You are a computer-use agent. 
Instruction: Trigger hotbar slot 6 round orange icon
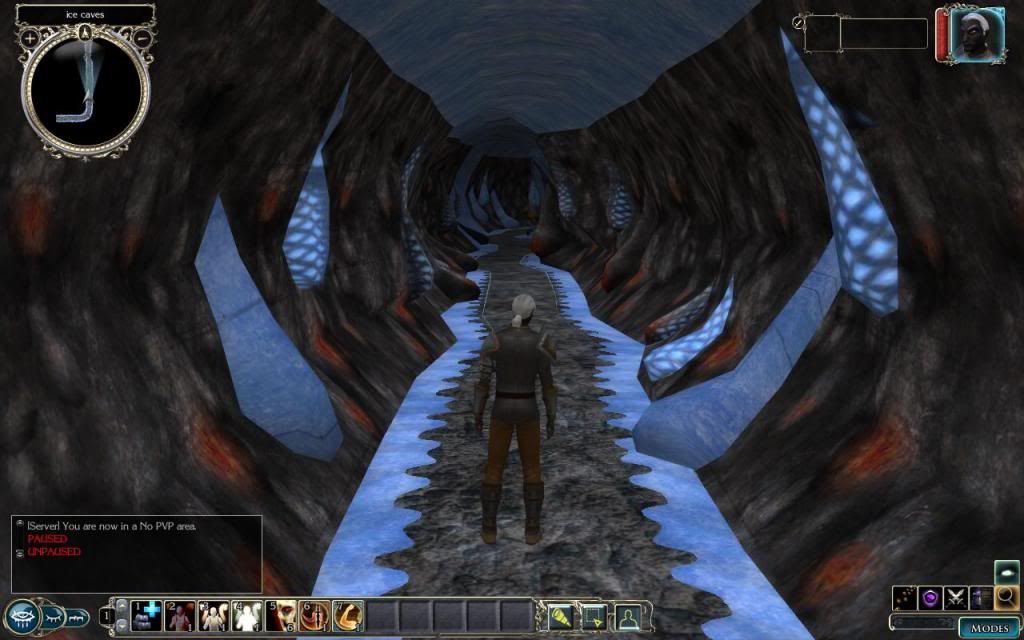point(315,616)
